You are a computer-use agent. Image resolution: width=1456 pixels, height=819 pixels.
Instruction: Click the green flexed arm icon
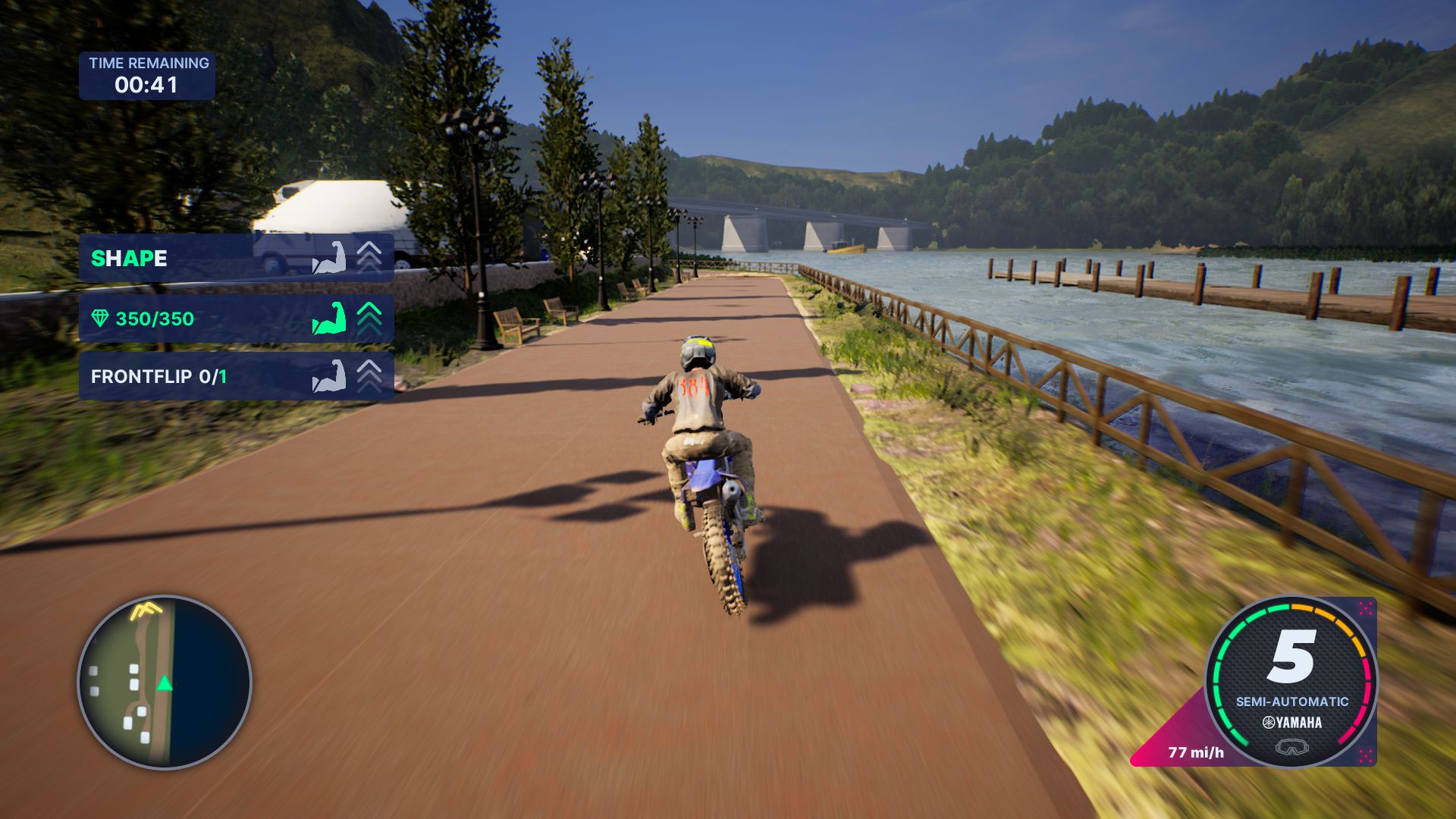point(329,318)
